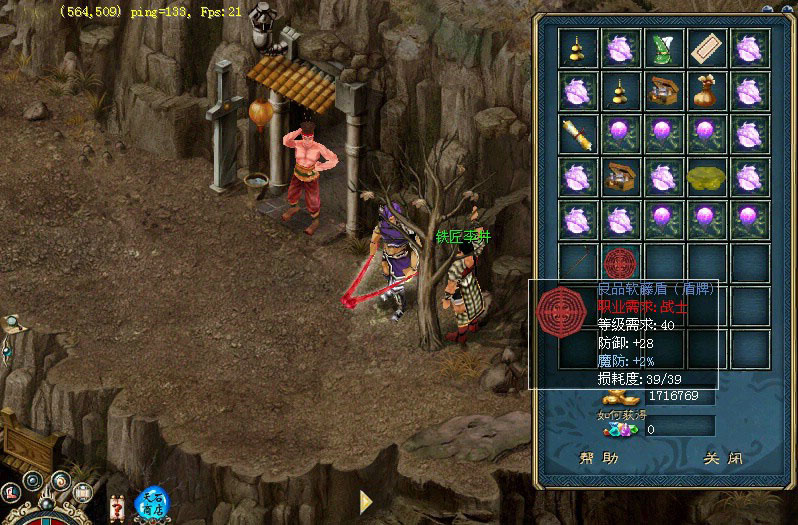
Task: Open the red question mark scroll
Action: (118, 506)
